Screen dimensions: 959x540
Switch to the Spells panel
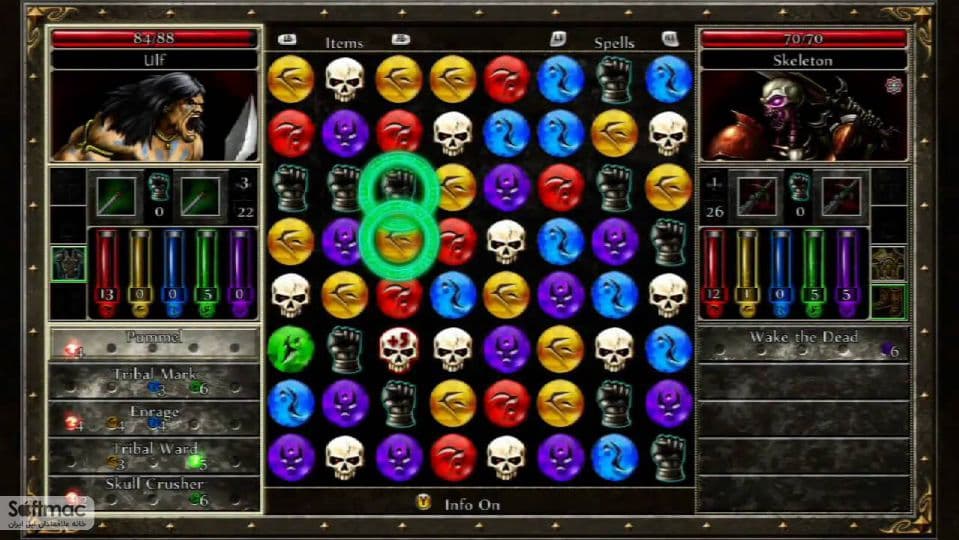pos(614,43)
